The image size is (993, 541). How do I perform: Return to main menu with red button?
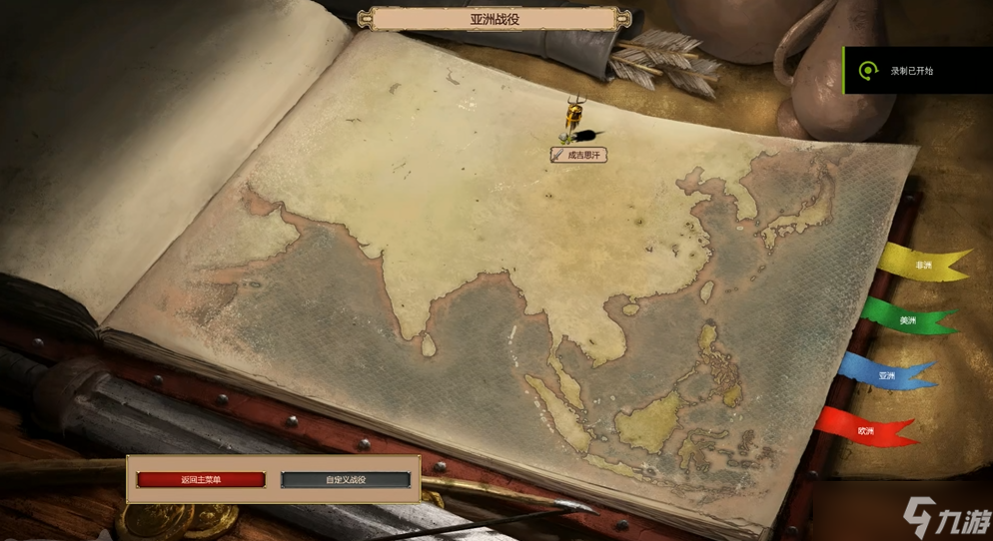tap(201, 480)
